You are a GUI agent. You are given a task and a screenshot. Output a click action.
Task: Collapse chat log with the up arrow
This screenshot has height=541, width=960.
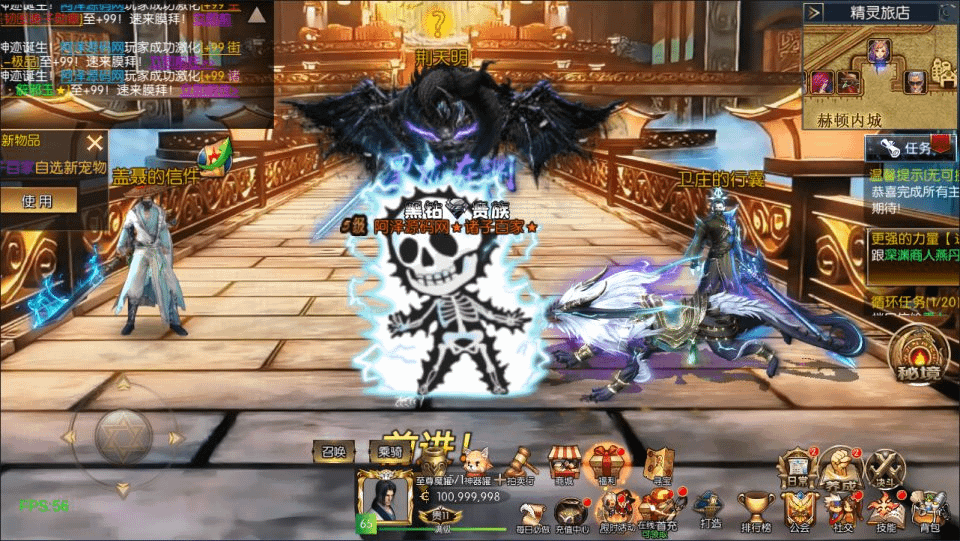(x=258, y=15)
